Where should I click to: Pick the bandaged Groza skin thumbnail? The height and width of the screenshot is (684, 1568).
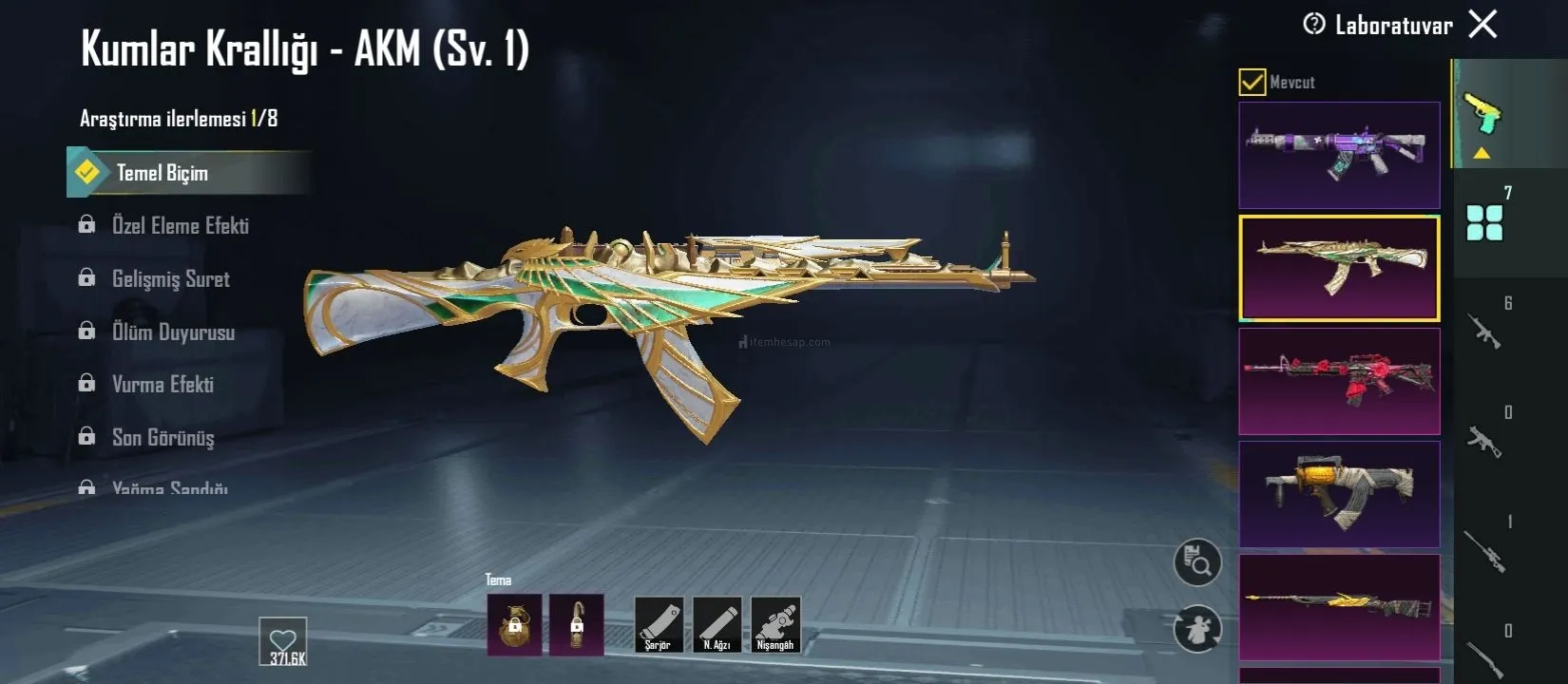tap(1339, 494)
